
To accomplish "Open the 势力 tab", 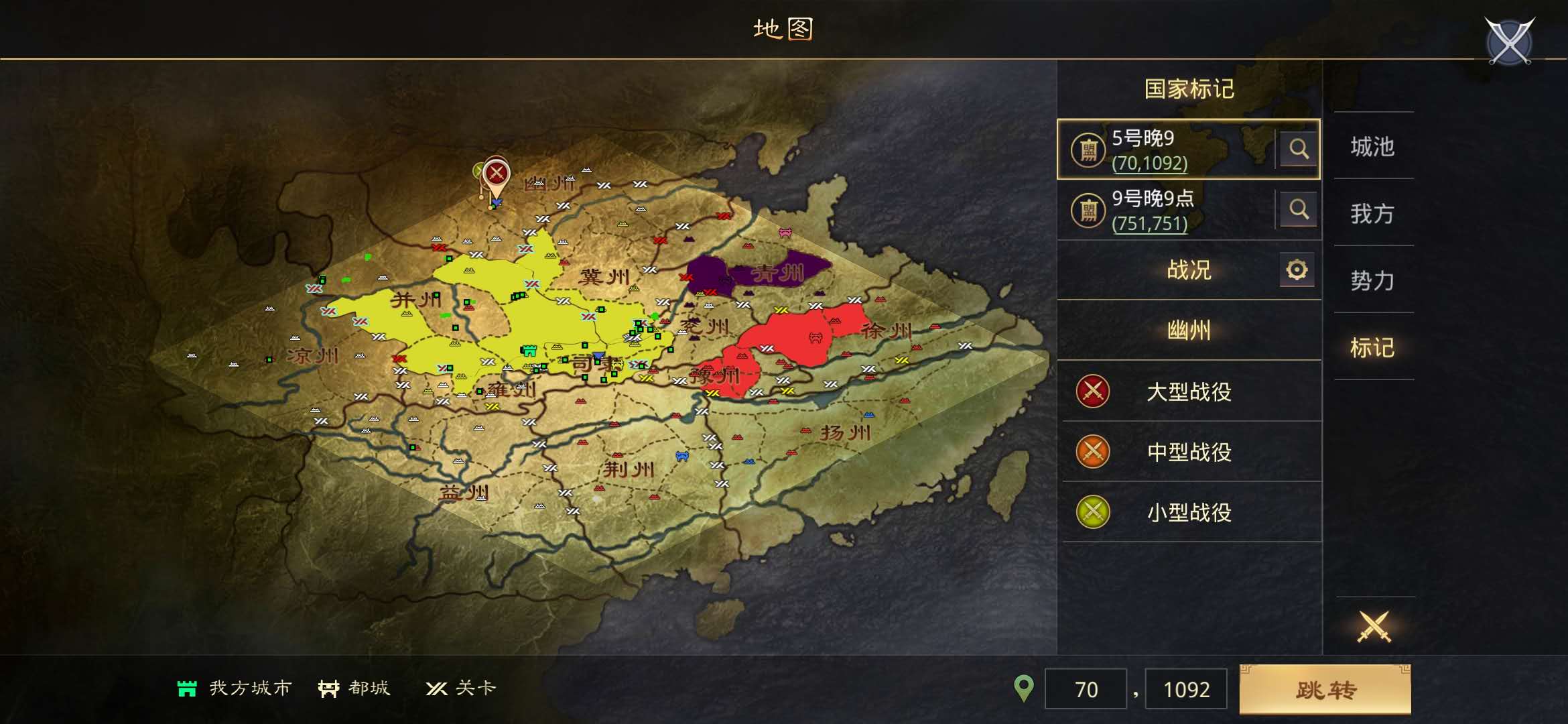I will coord(1373,282).
